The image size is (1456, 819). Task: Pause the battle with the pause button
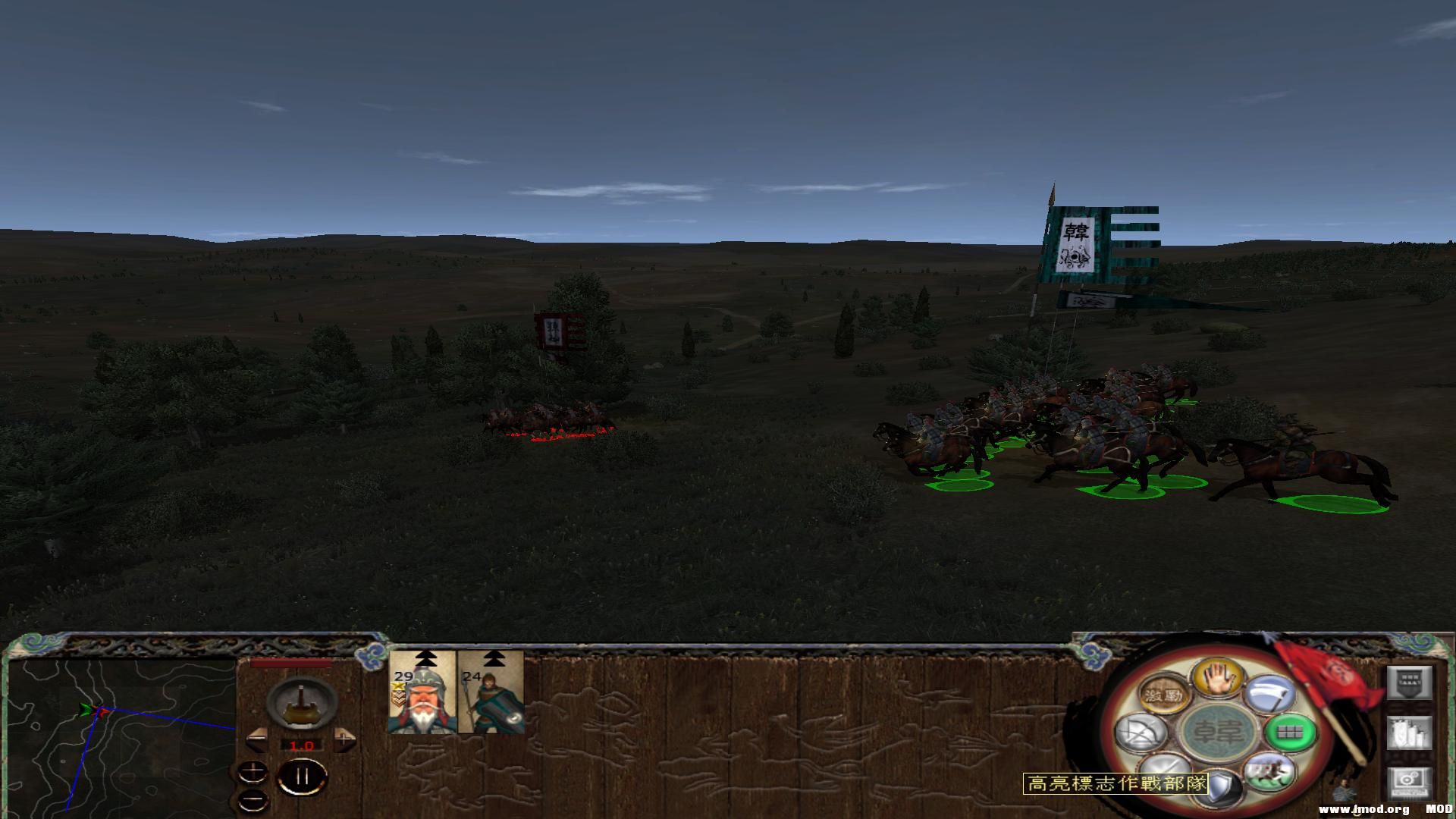click(302, 777)
